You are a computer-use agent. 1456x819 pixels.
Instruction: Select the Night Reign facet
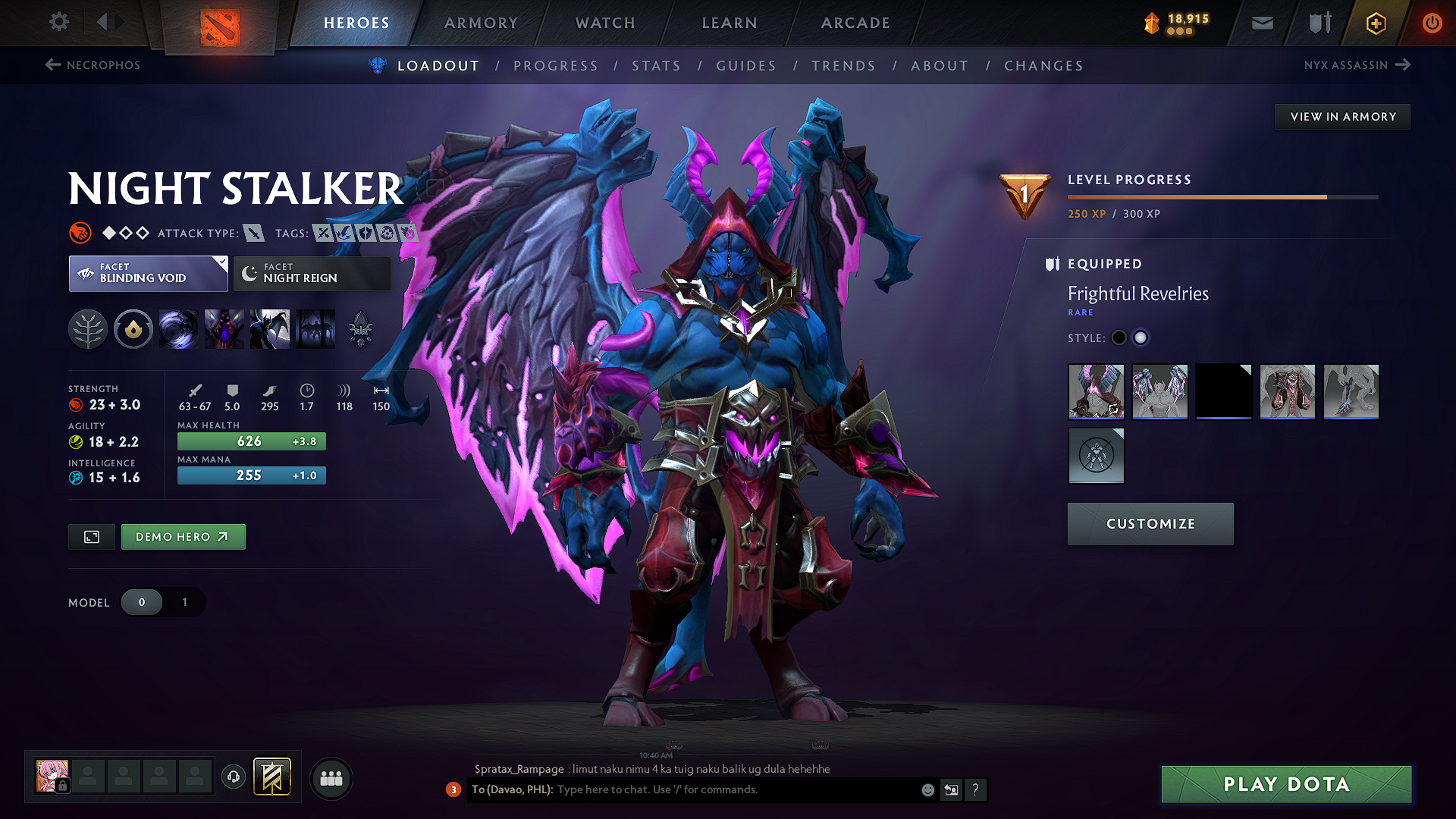click(311, 273)
